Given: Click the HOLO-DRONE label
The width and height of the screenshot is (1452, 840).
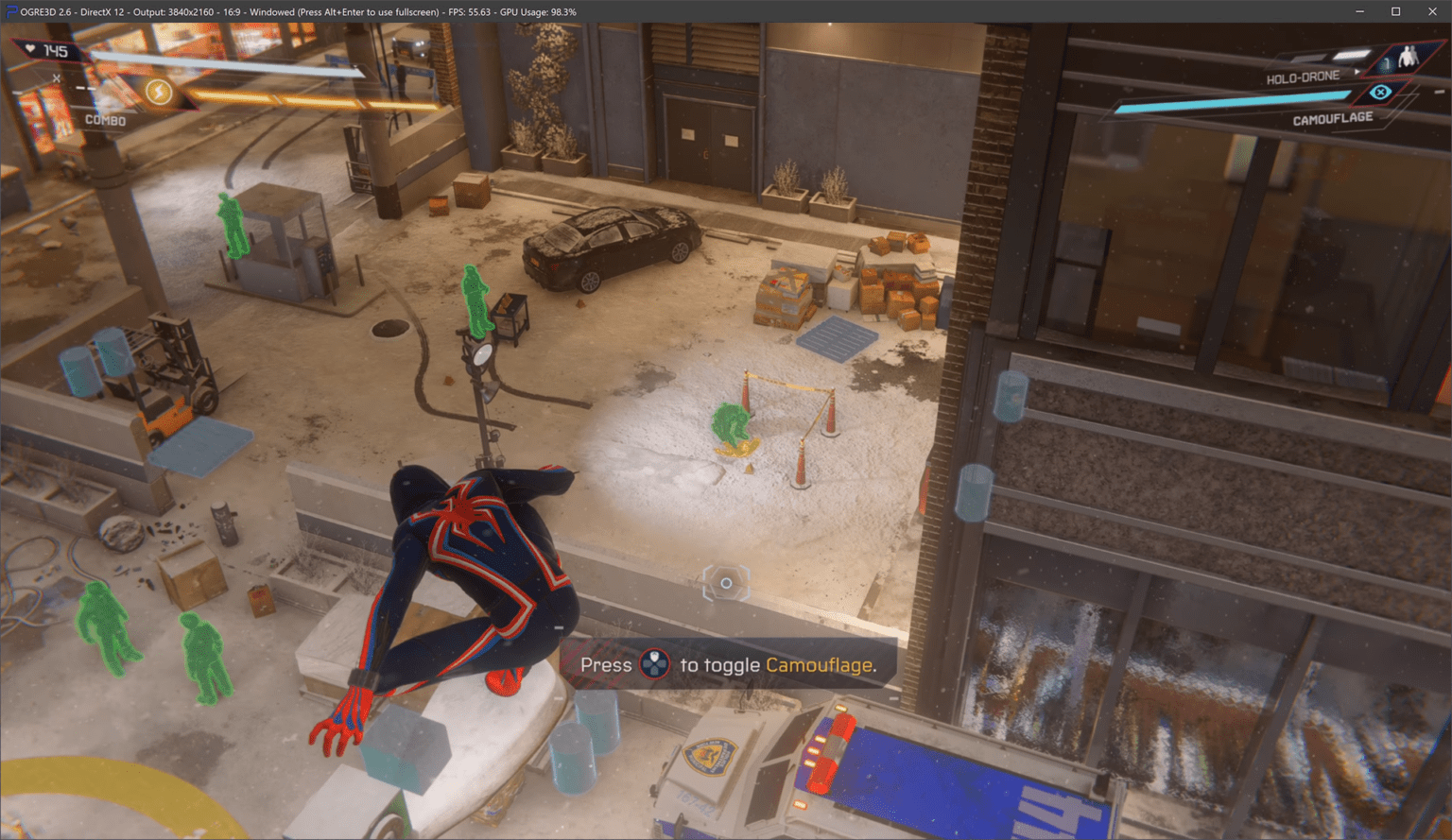Looking at the screenshot, I should 1304,75.
